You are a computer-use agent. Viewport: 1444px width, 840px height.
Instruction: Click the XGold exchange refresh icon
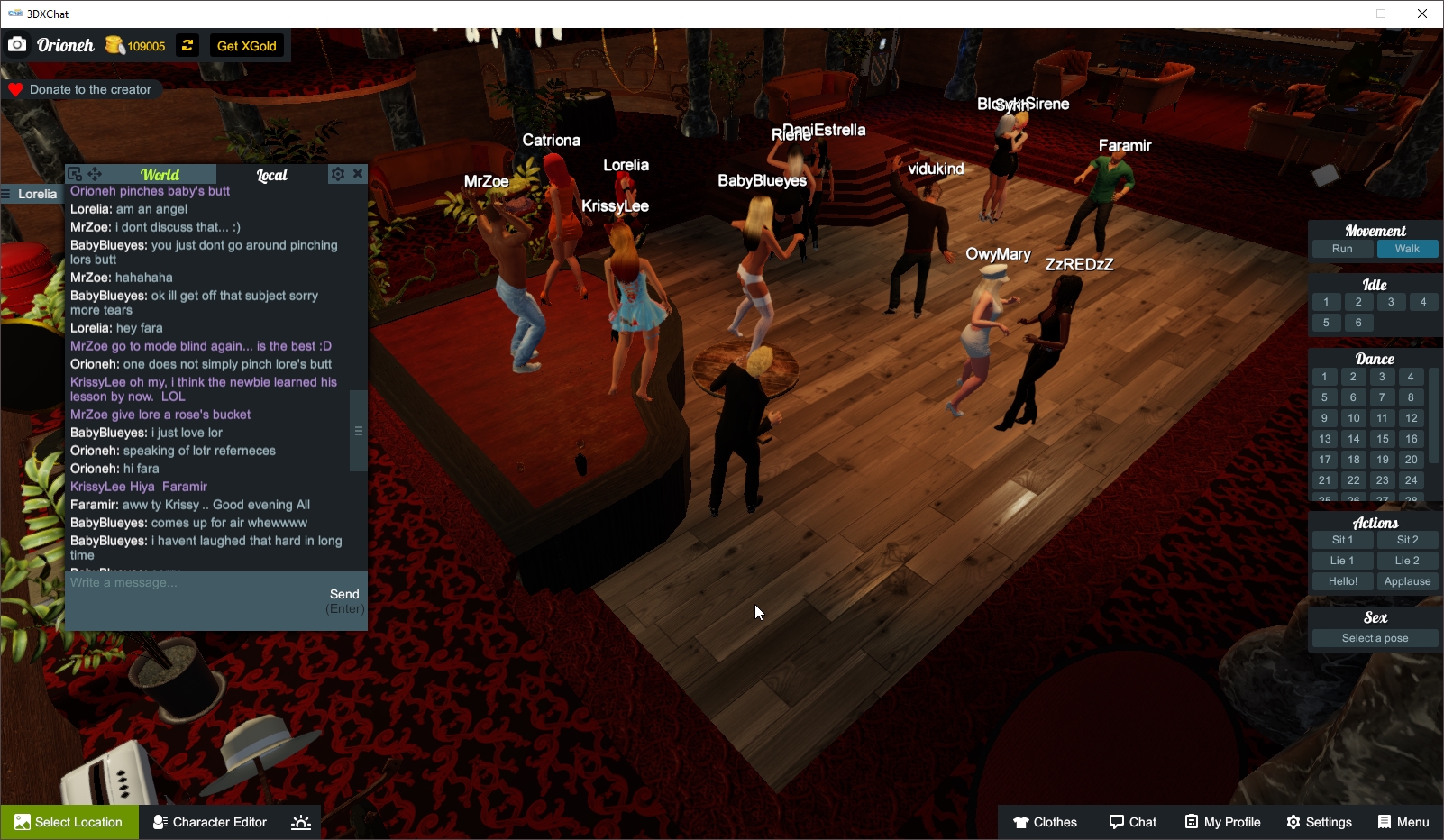tap(187, 45)
